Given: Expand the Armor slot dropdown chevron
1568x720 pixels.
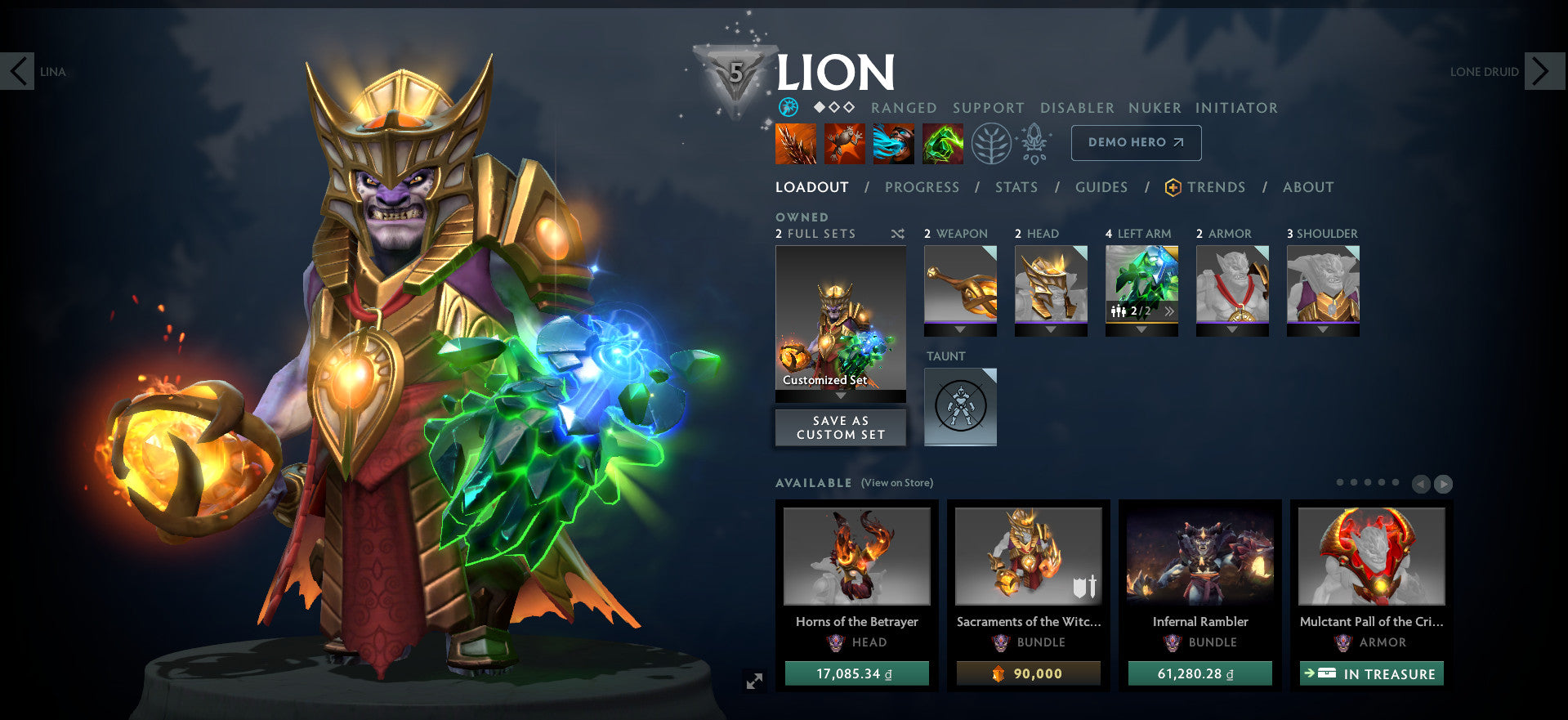Looking at the screenshot, I should pos(1231,330).
